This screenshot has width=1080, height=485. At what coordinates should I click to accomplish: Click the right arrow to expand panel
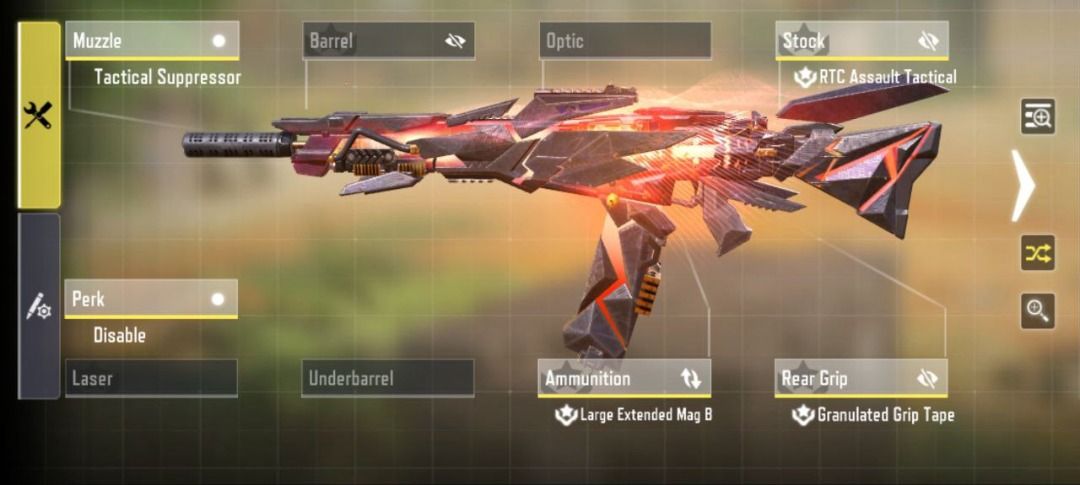coord(1022,185)
